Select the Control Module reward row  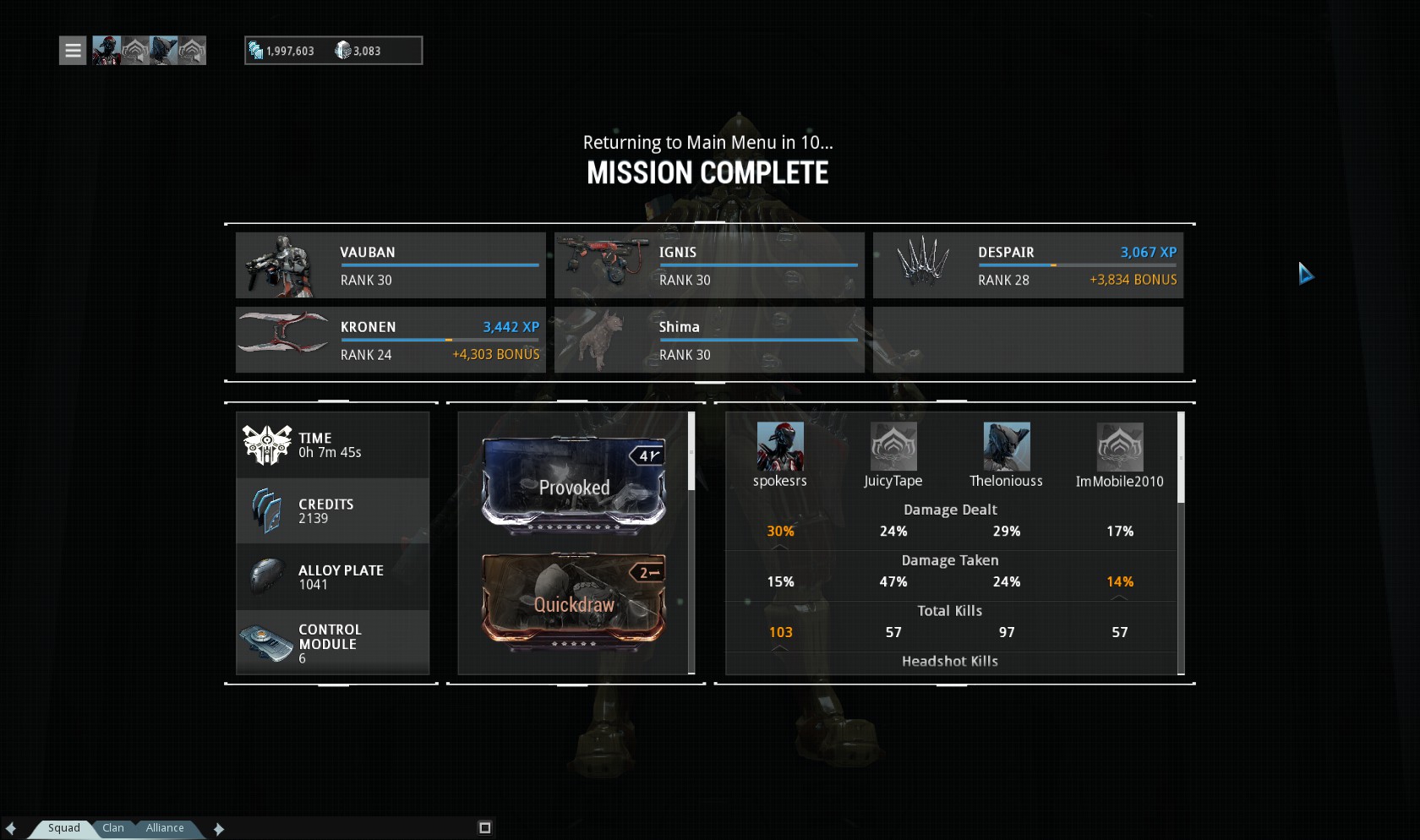coord(332,643)
